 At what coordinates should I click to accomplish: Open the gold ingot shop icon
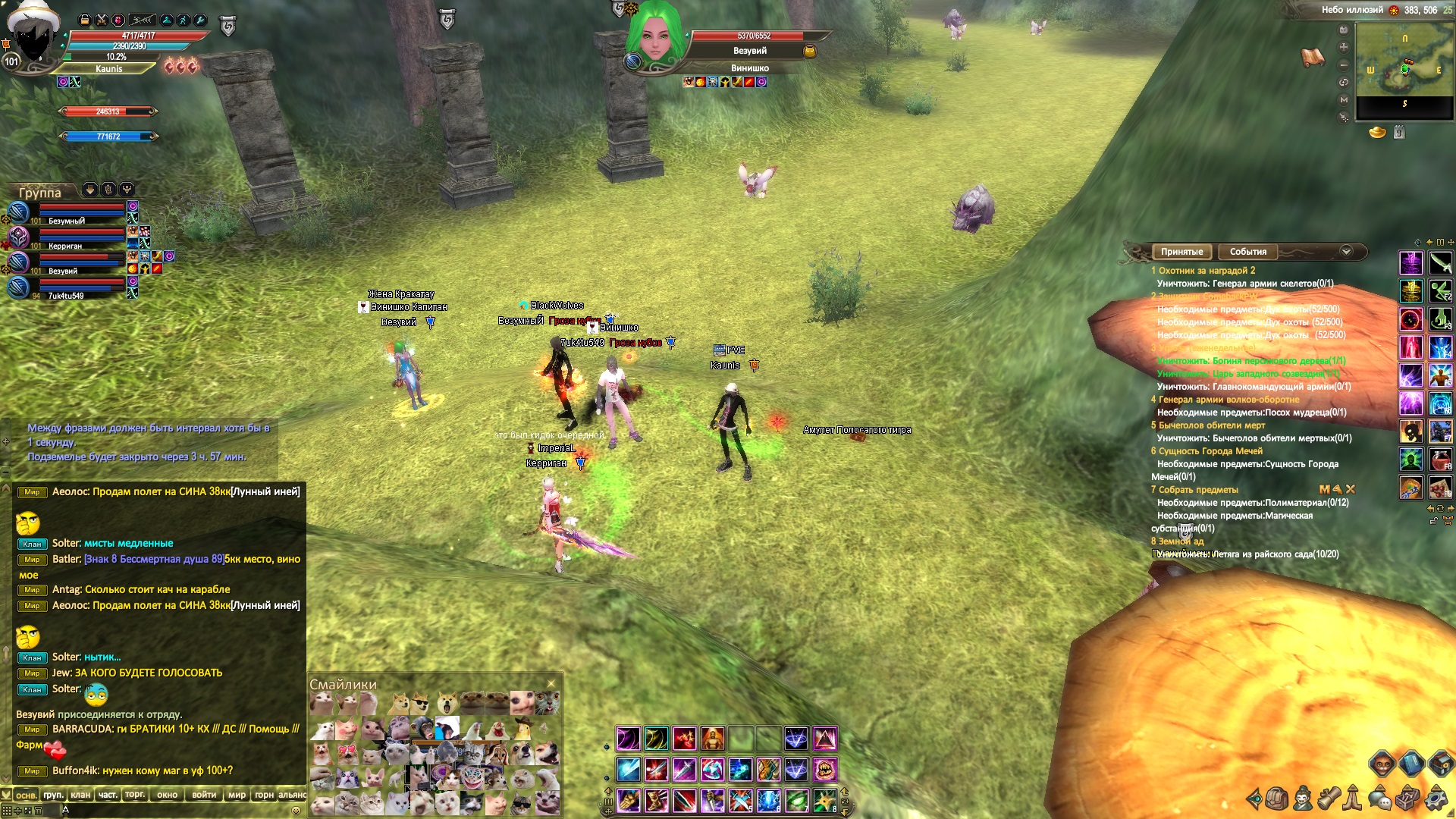[x=1377, y=133]
